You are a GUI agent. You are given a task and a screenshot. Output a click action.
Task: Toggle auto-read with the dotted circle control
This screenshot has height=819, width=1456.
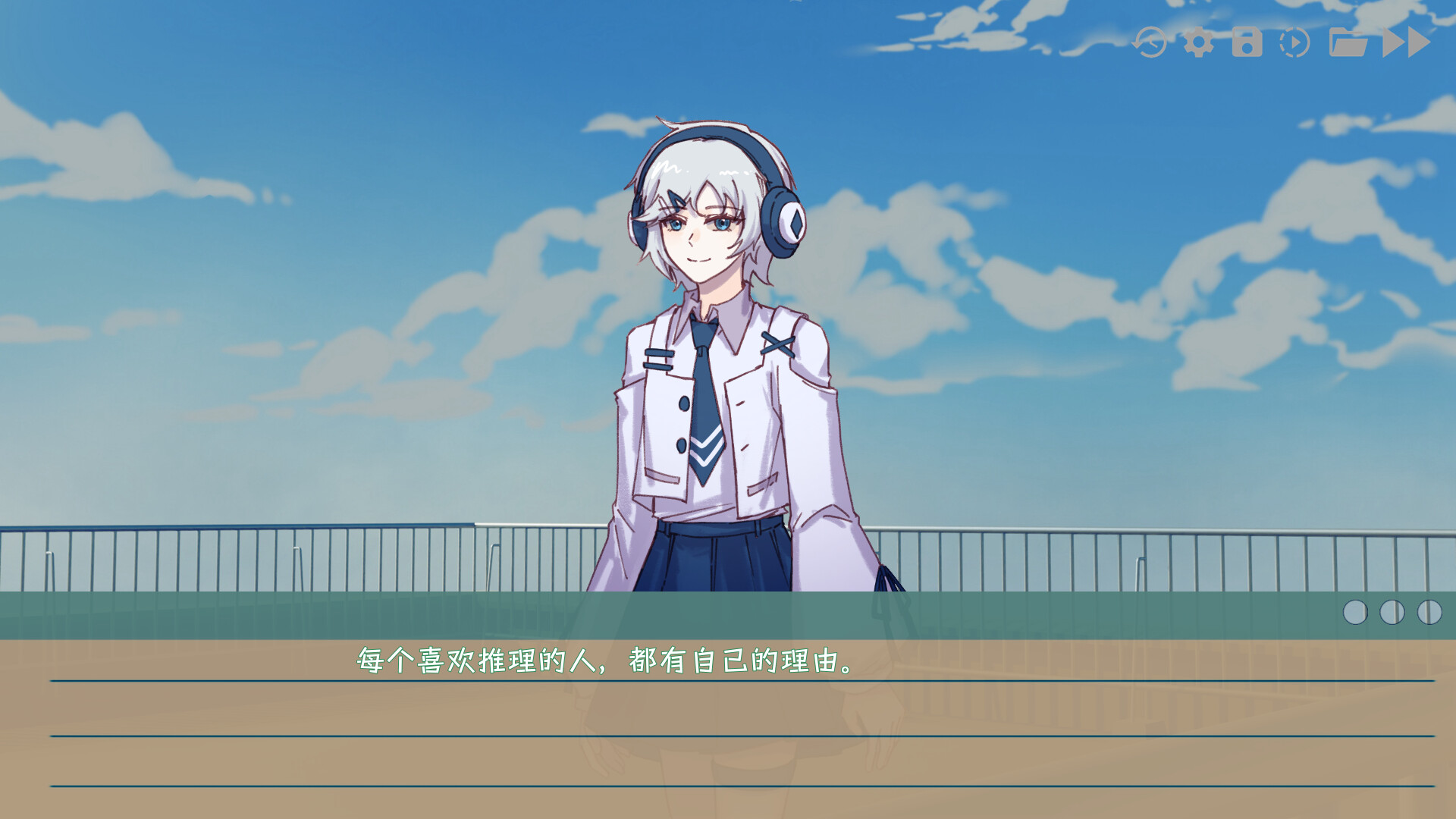click(x=1294, y=42)
